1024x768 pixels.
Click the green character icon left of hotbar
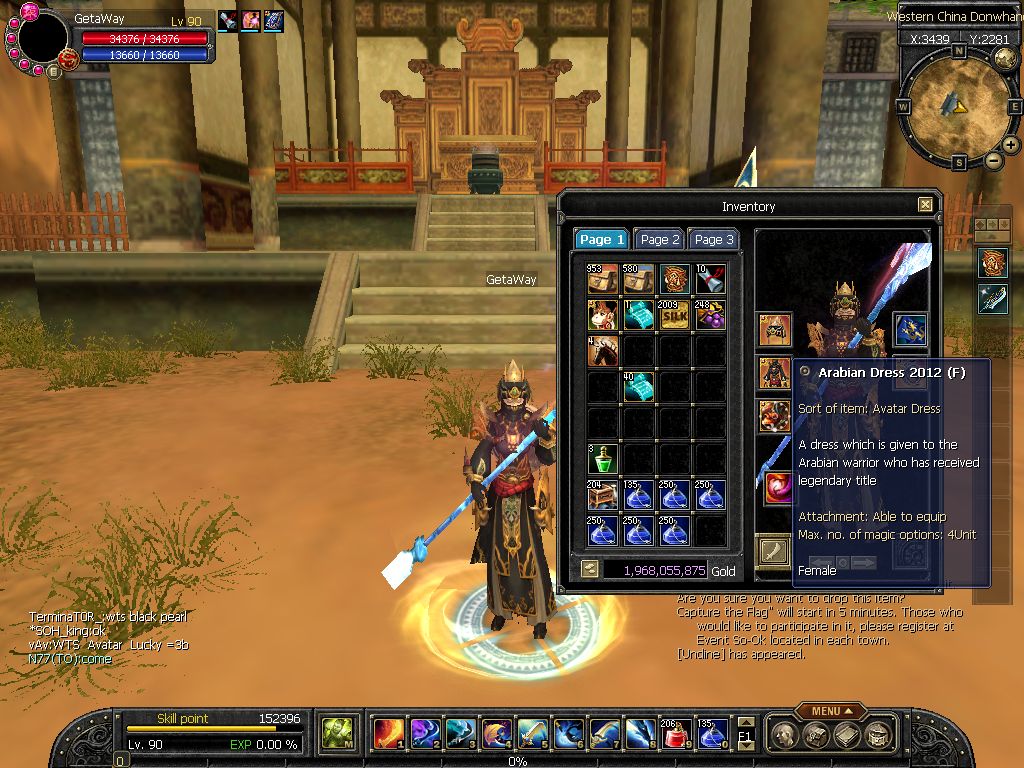[337, 734]
